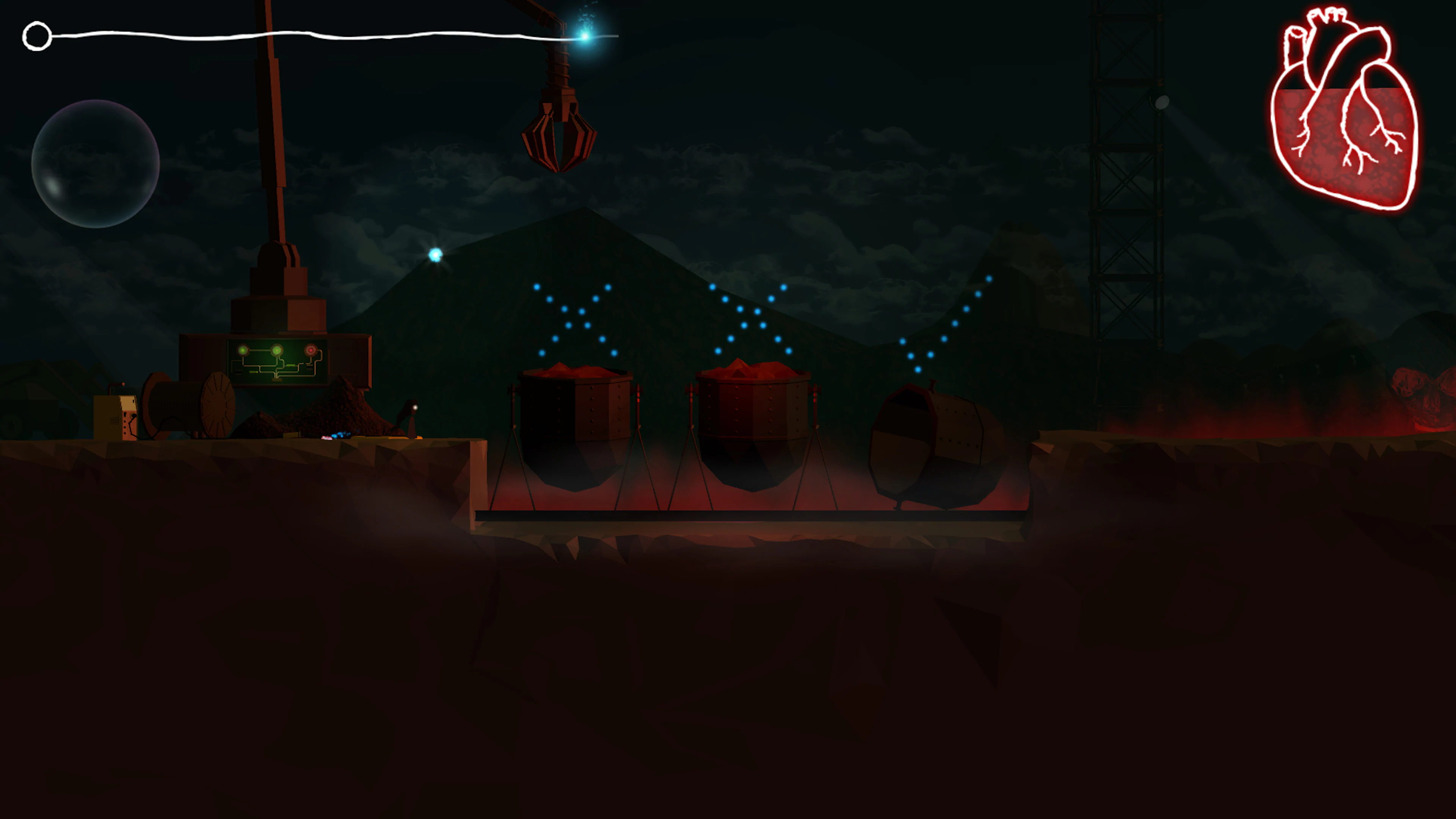Click the first green light on the circuit panel
Screen dimensions: 1456x819
(243, 350)
